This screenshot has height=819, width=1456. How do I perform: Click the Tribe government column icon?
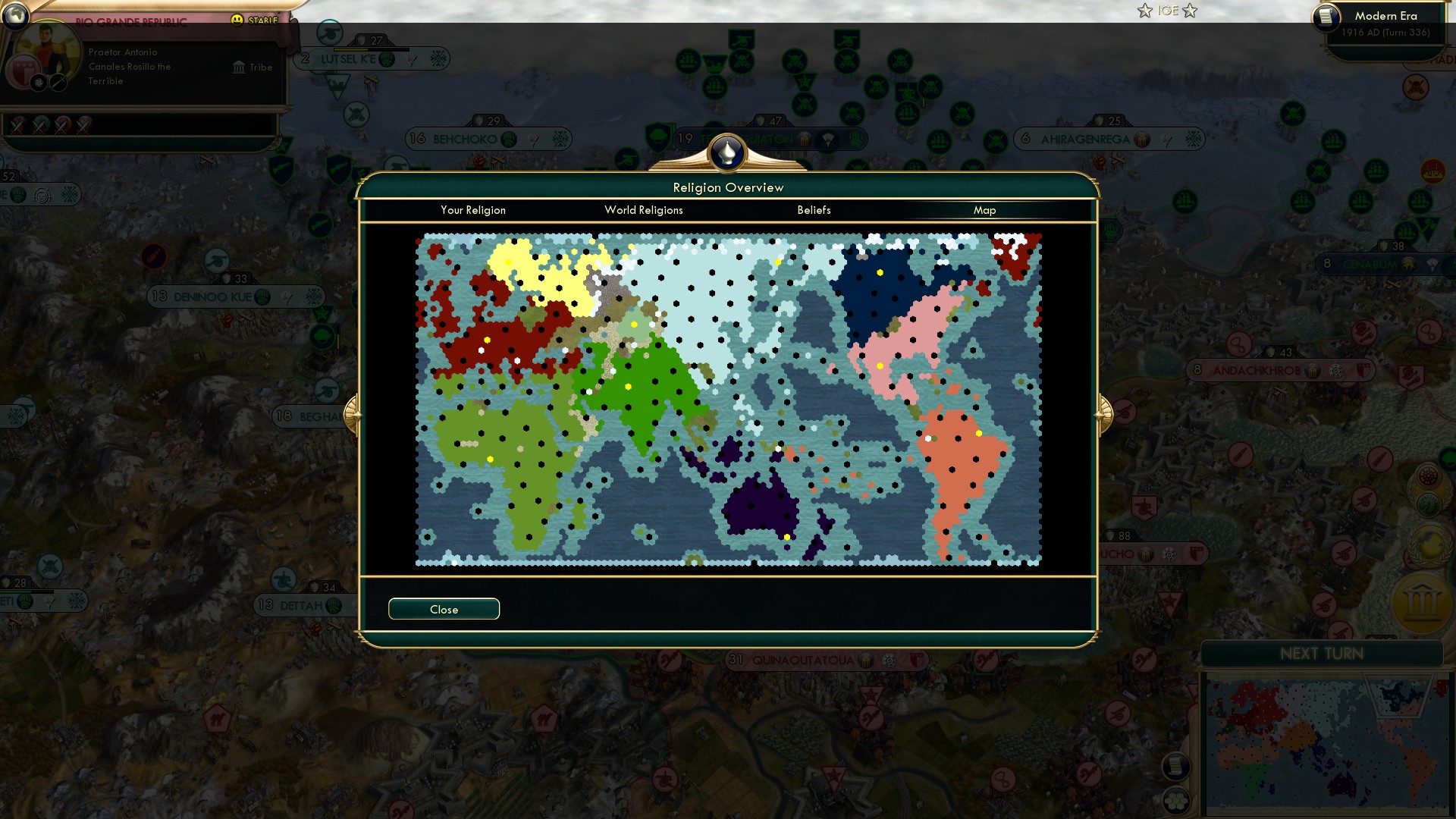(239, 67)
